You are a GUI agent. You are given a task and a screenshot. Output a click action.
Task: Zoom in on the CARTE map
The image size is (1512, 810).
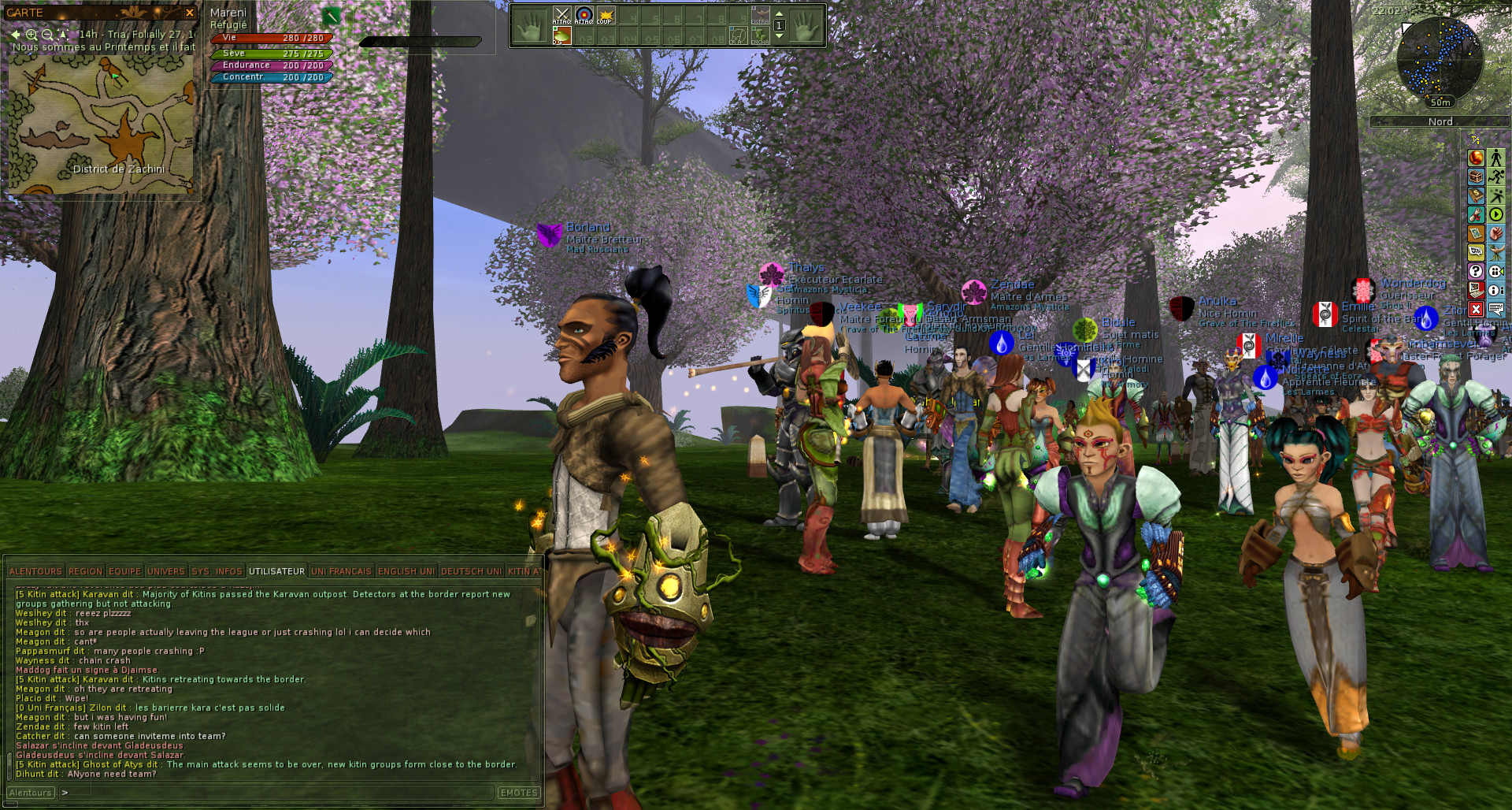pyautogui.click(x=31, y=35)
